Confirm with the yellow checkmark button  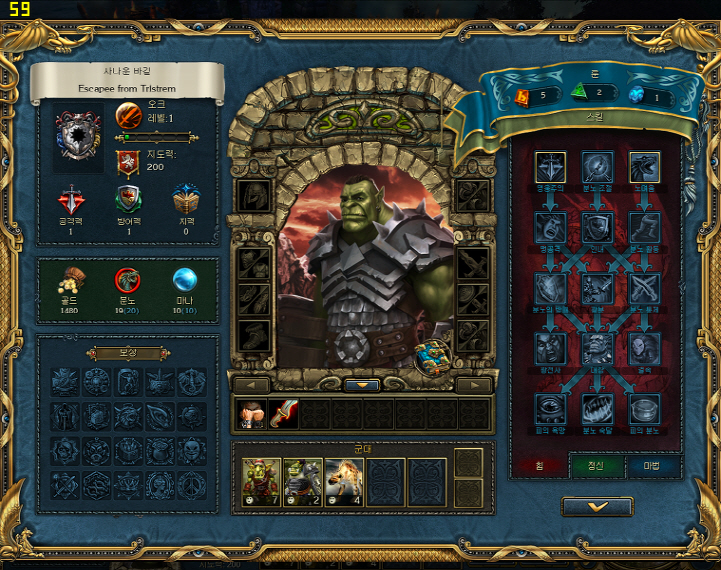[x=596, y=507]
